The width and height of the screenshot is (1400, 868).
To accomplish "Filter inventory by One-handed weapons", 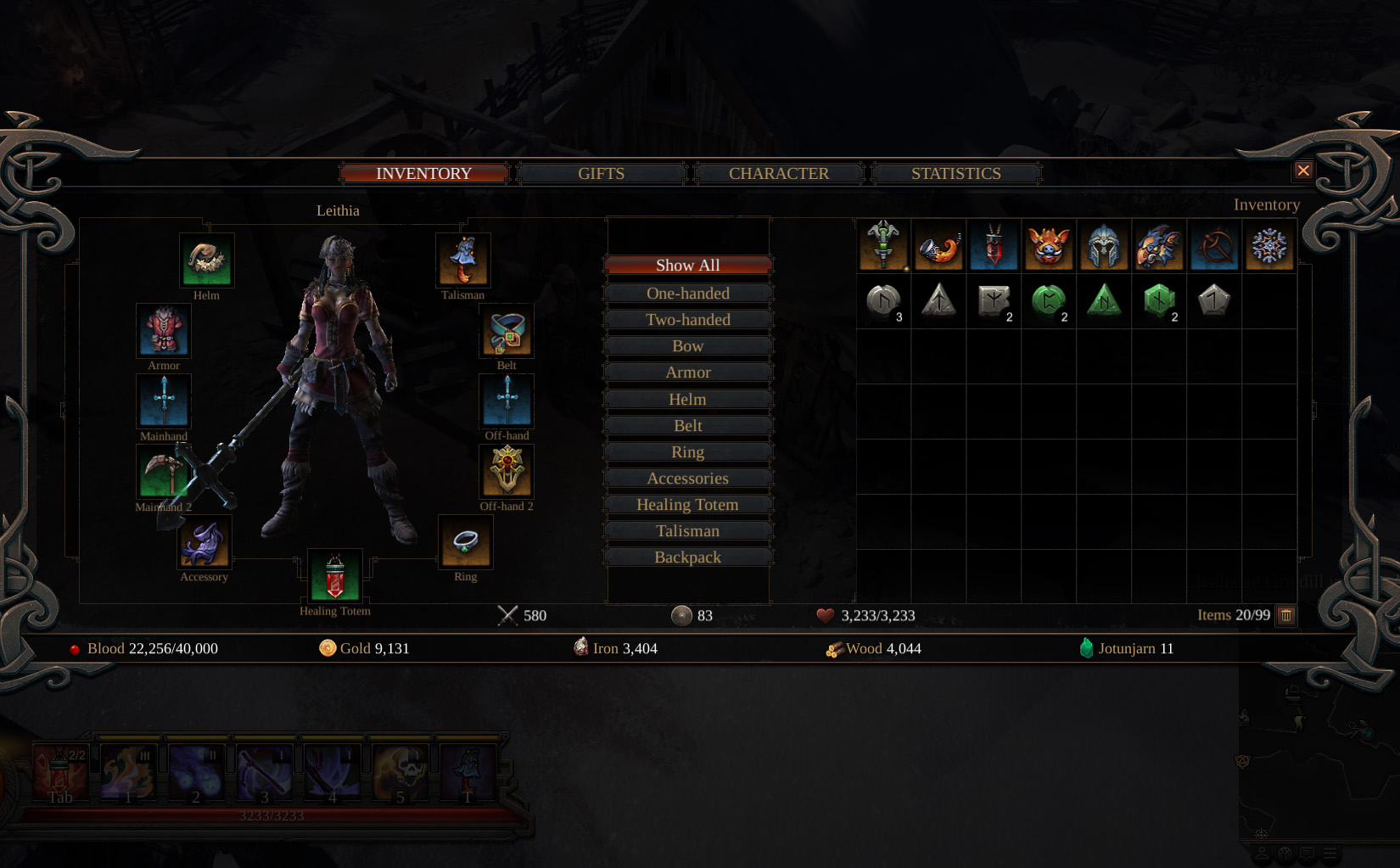I will tap(687, 294).
